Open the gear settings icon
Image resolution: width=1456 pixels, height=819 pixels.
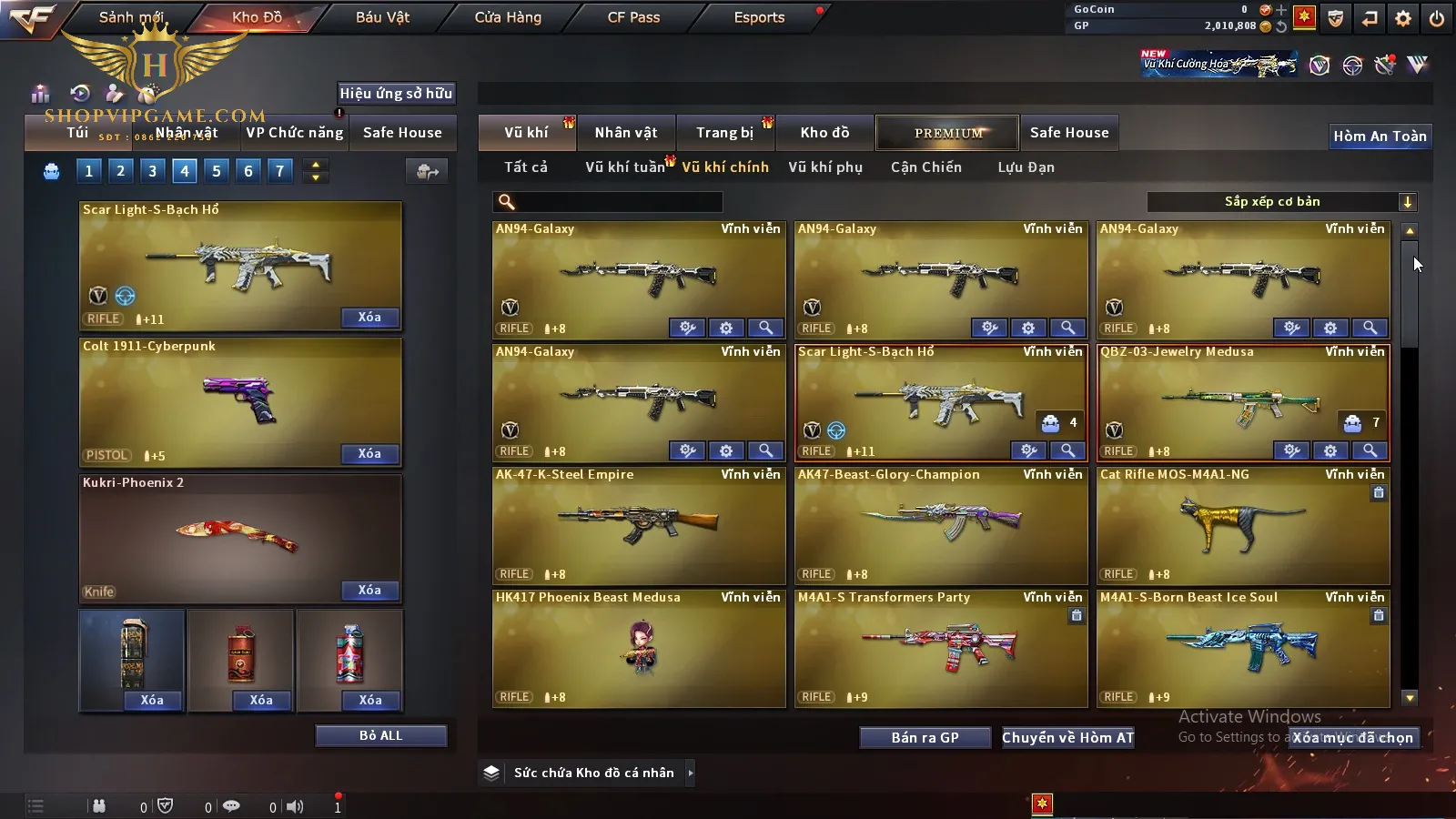tap(1403, 18)
